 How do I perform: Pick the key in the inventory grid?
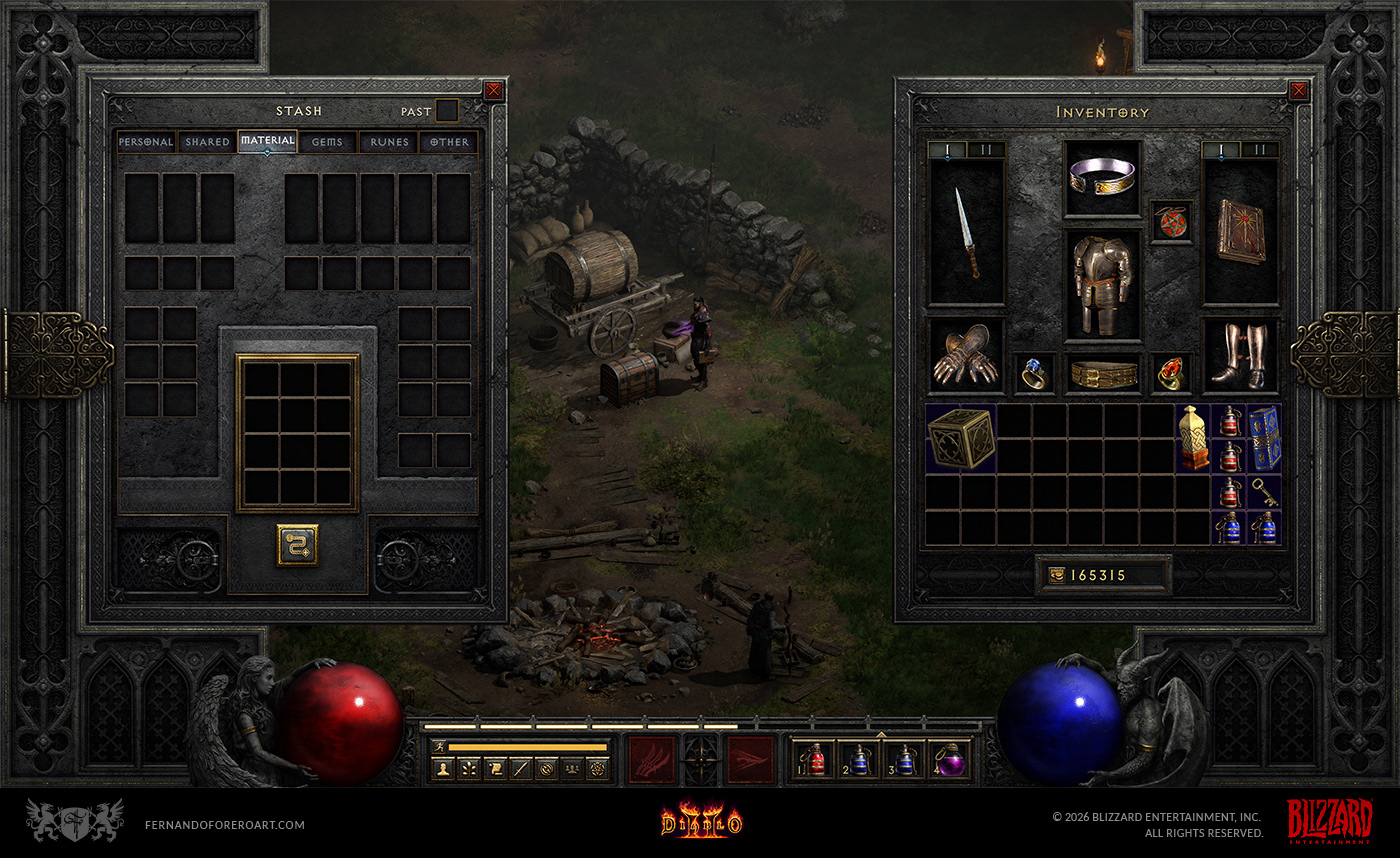pyautogui.click(x=1264, y=492)
